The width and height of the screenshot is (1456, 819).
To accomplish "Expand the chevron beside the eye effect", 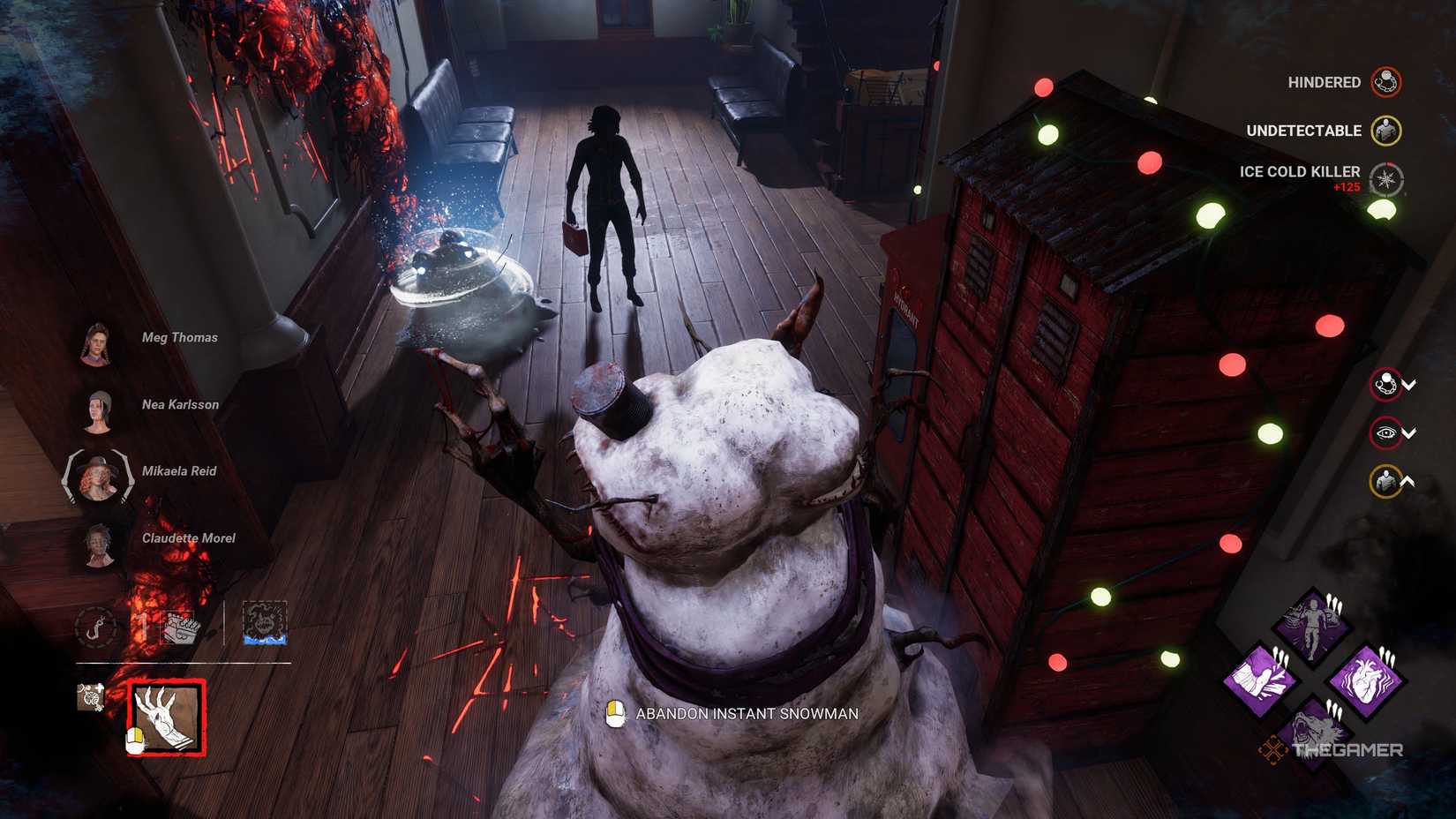I will (x=1408, y=433).
